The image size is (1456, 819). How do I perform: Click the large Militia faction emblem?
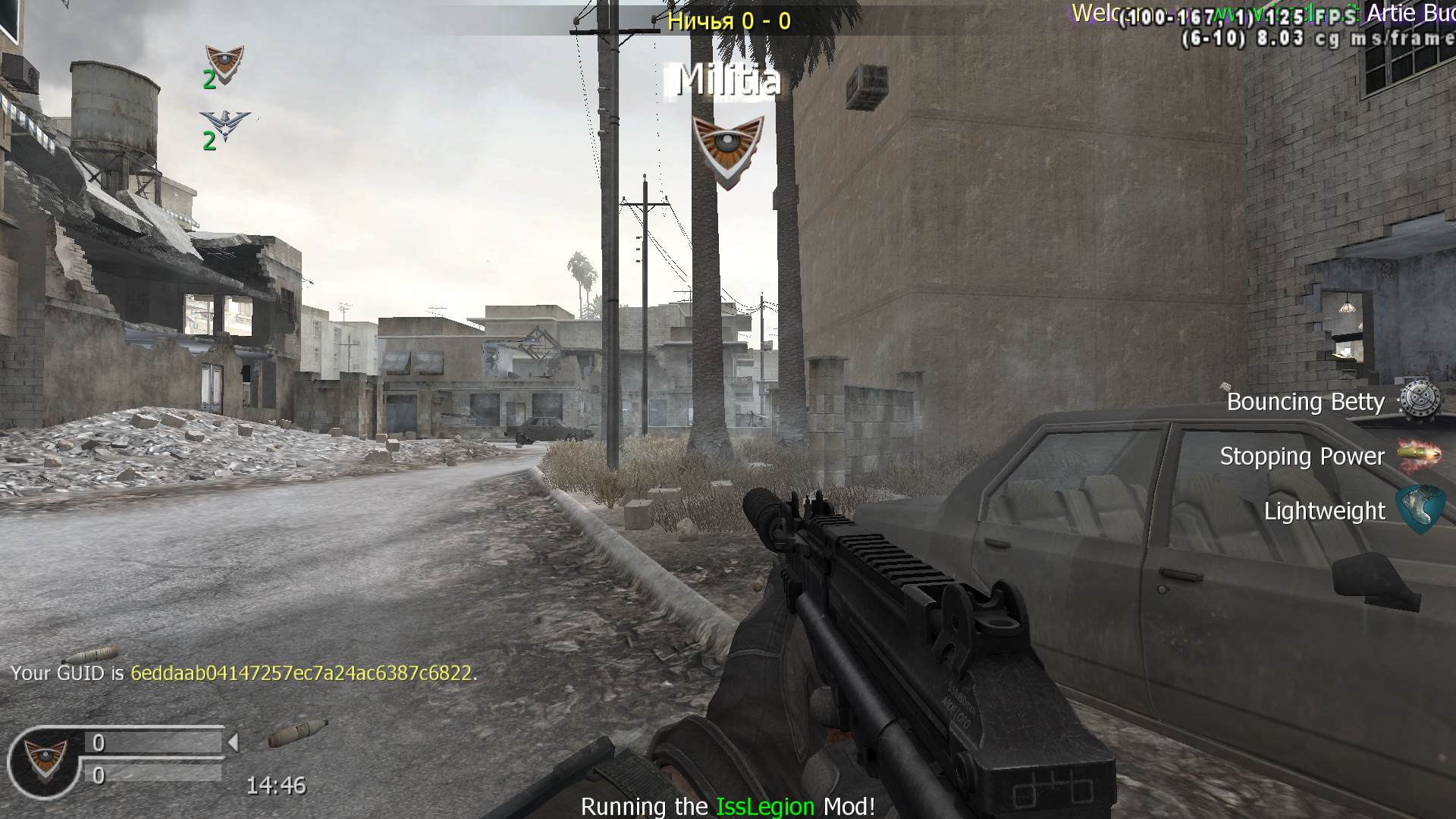pos(728,150)
